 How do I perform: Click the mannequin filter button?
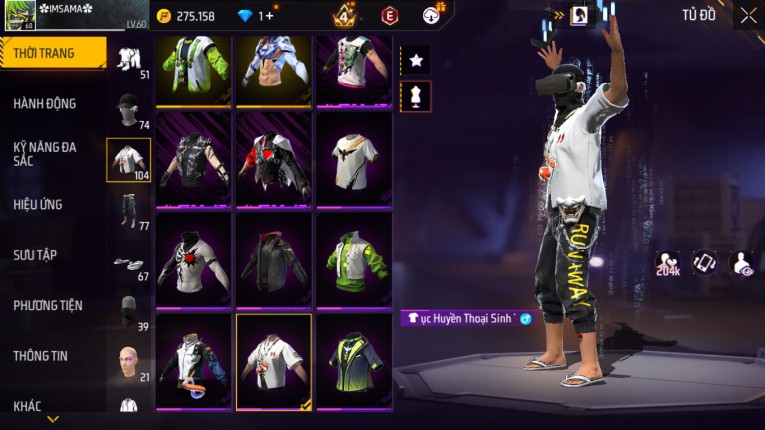pyautogui.click(x=416, y=96)
